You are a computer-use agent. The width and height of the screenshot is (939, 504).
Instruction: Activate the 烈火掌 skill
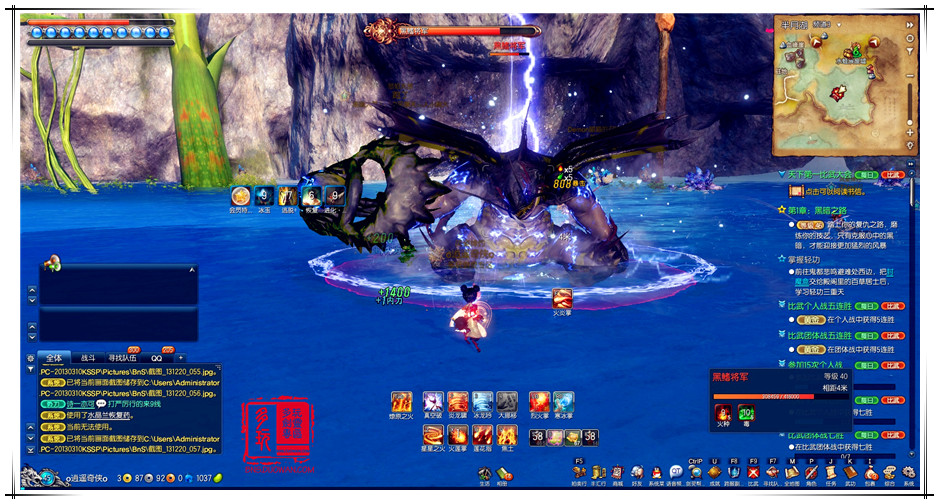pos(539,402)
